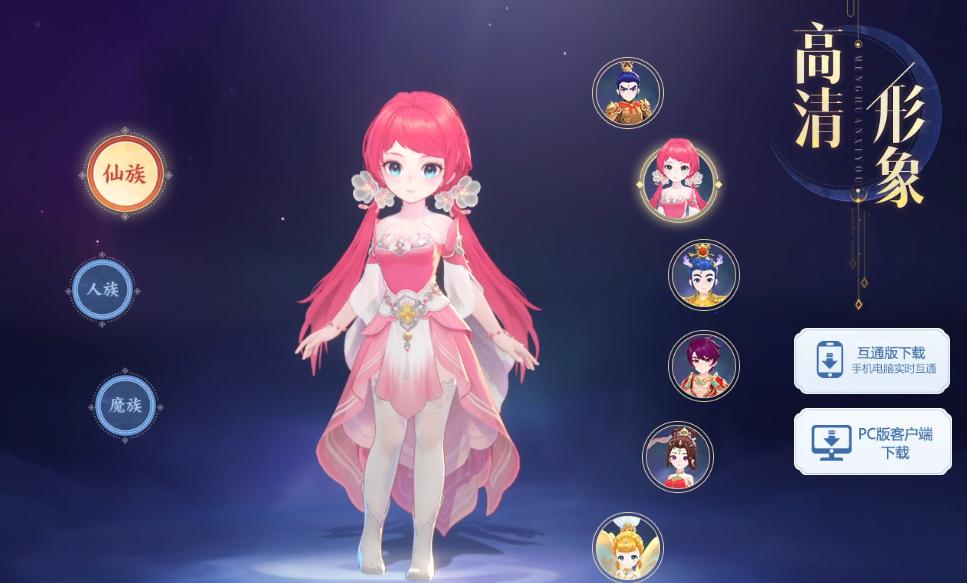The height and width of the screenshot is (583, 967).
Task: Pick the brown-haired lady in red portrait
Action: [x=678, y=456]
